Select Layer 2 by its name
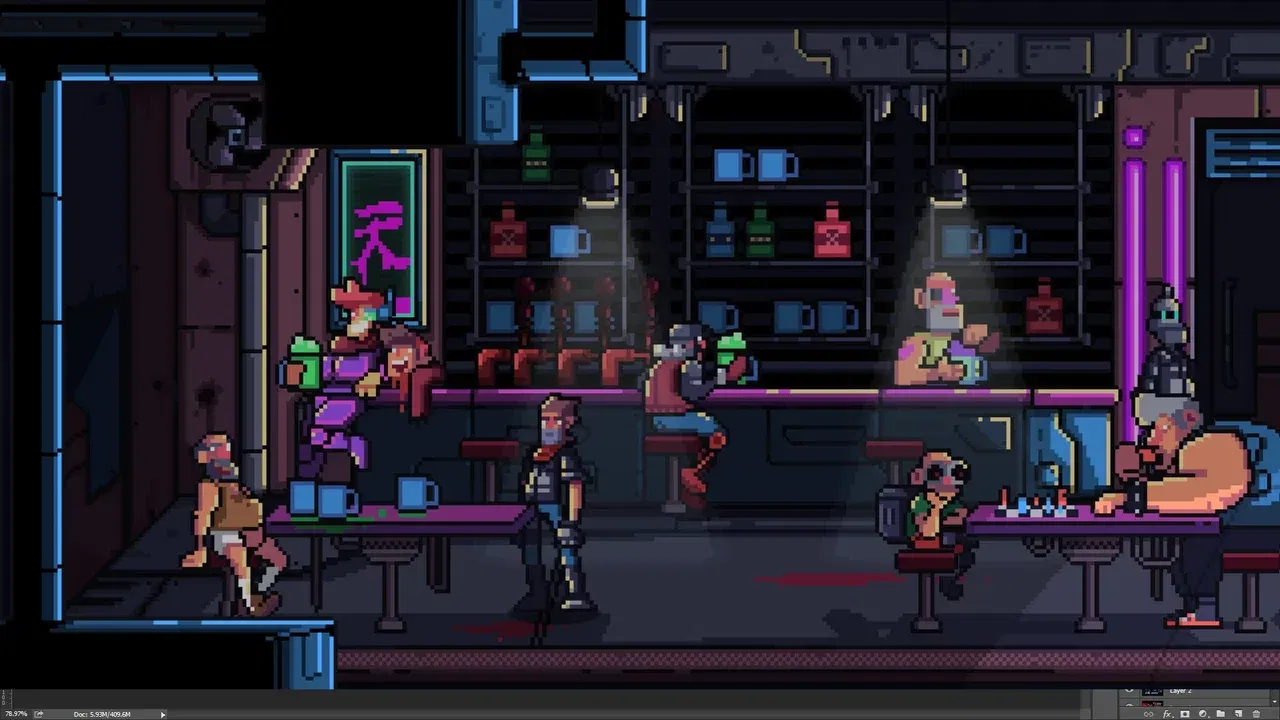1280x720 pixels. coord(1180,690)
